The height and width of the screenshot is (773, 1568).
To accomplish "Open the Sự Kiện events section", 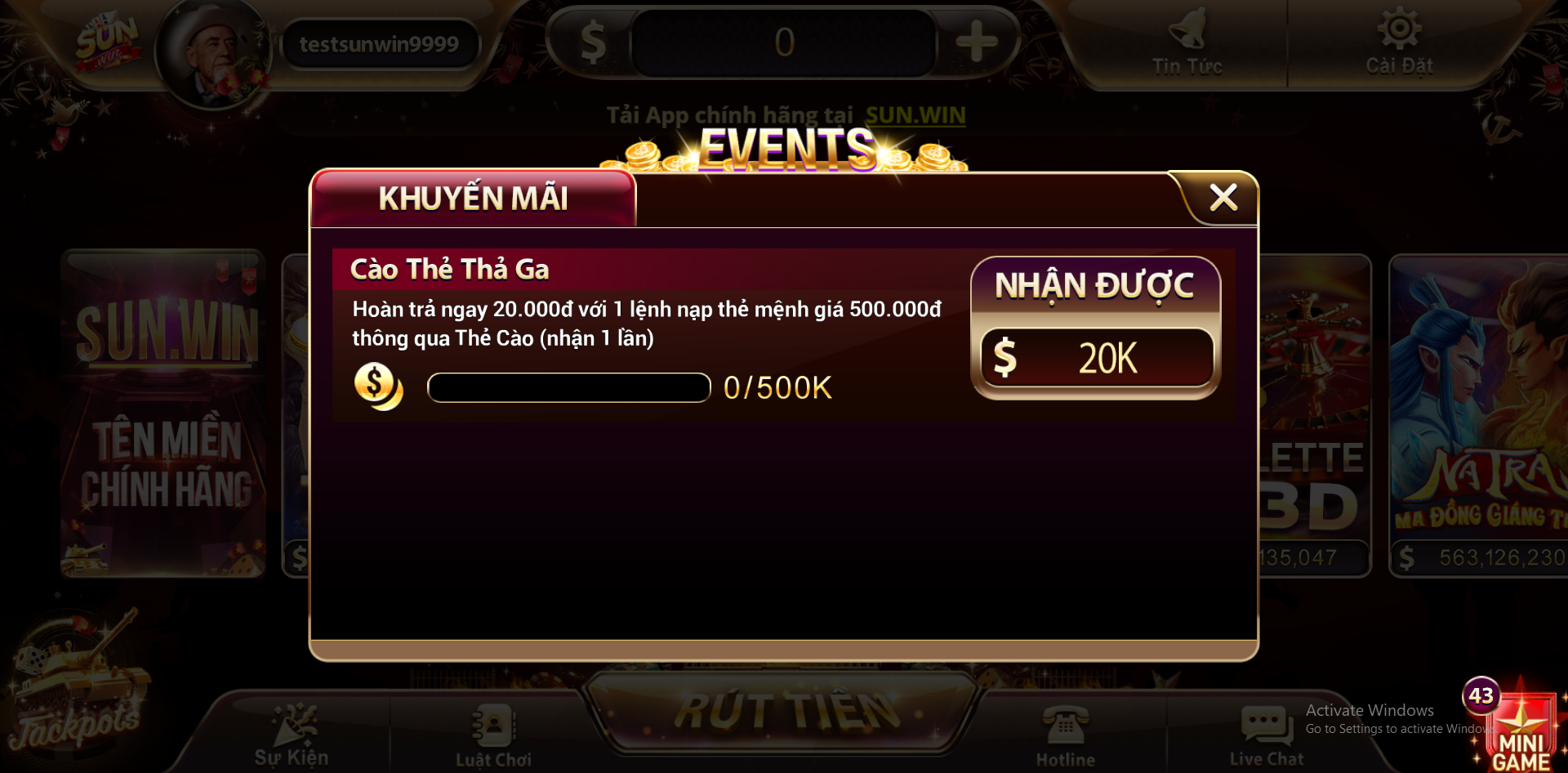I will [292, 735].
